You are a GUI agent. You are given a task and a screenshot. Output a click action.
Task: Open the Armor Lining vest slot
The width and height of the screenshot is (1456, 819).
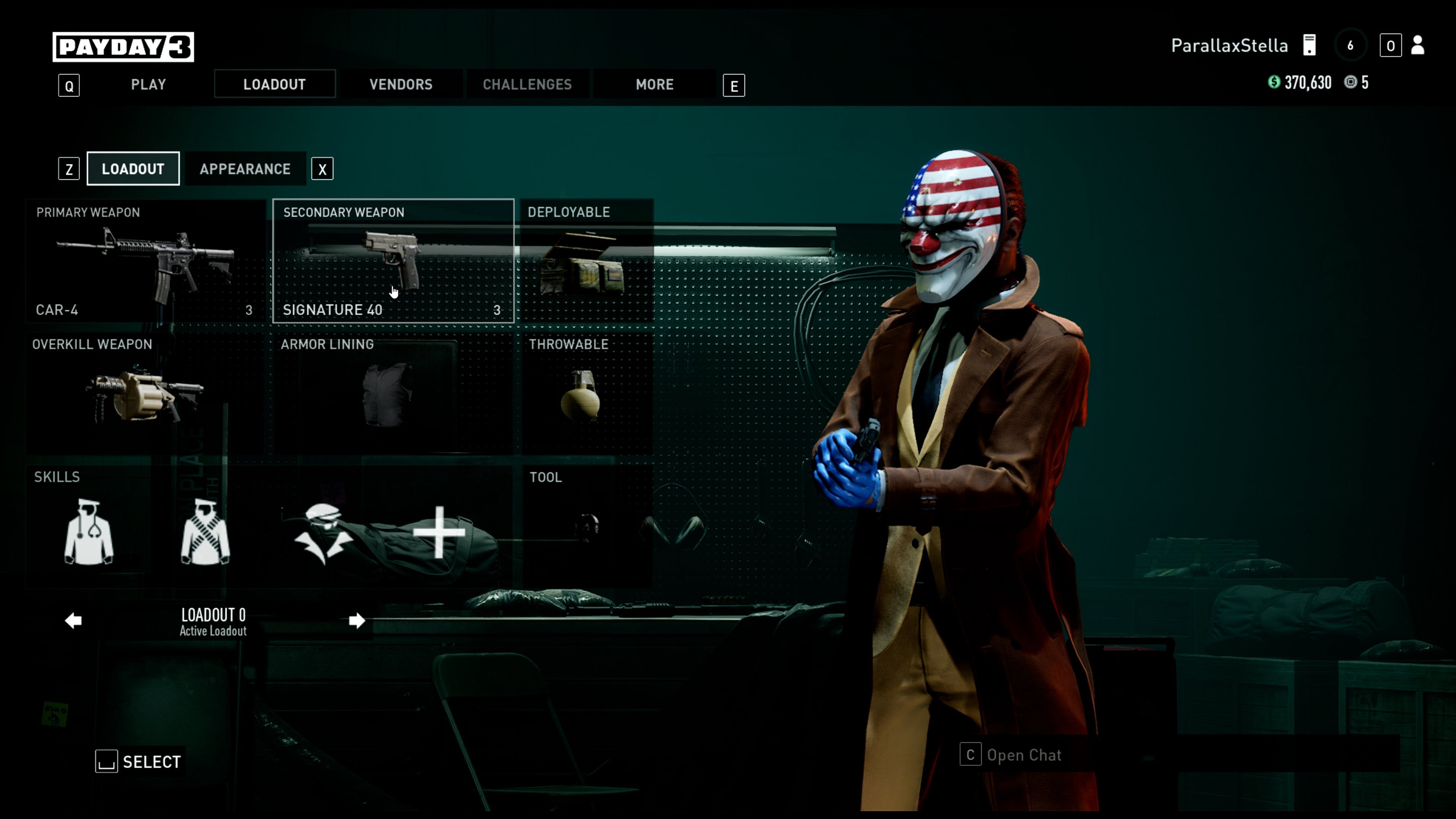393,395
